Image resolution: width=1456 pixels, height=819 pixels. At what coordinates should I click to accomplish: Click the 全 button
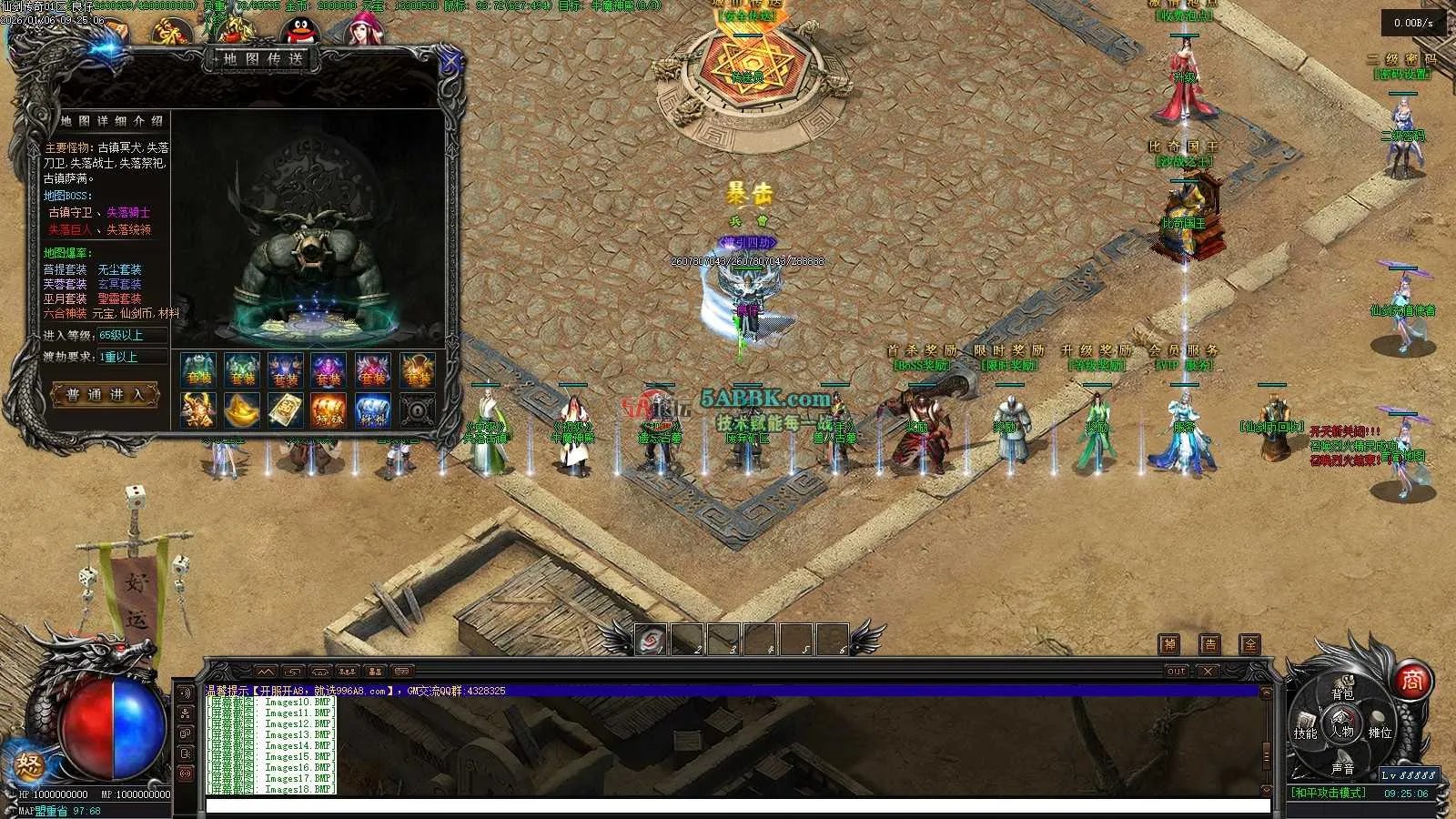click(1250, 644)
